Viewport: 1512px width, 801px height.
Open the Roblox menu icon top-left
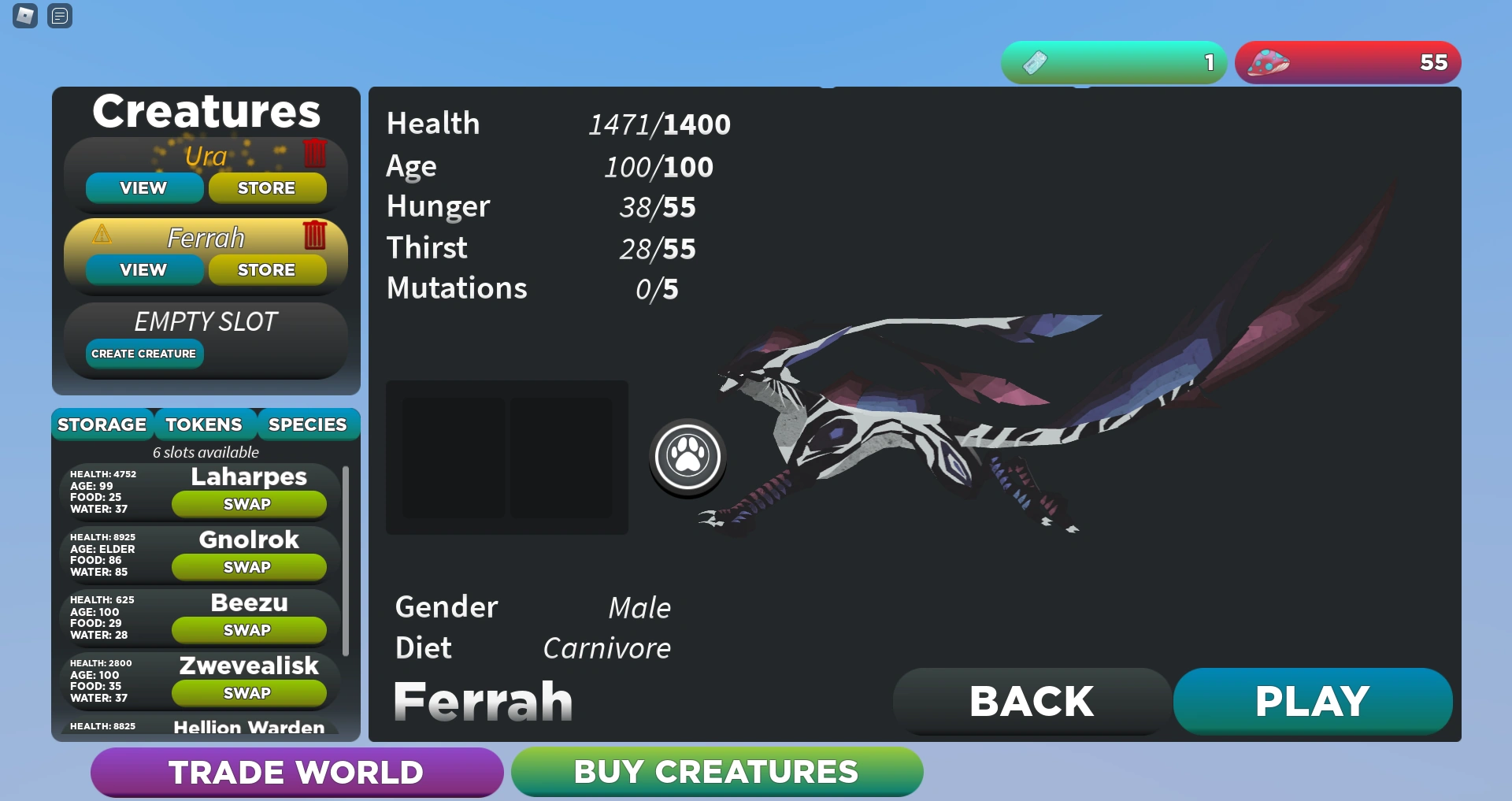click(x=24, y=16)
